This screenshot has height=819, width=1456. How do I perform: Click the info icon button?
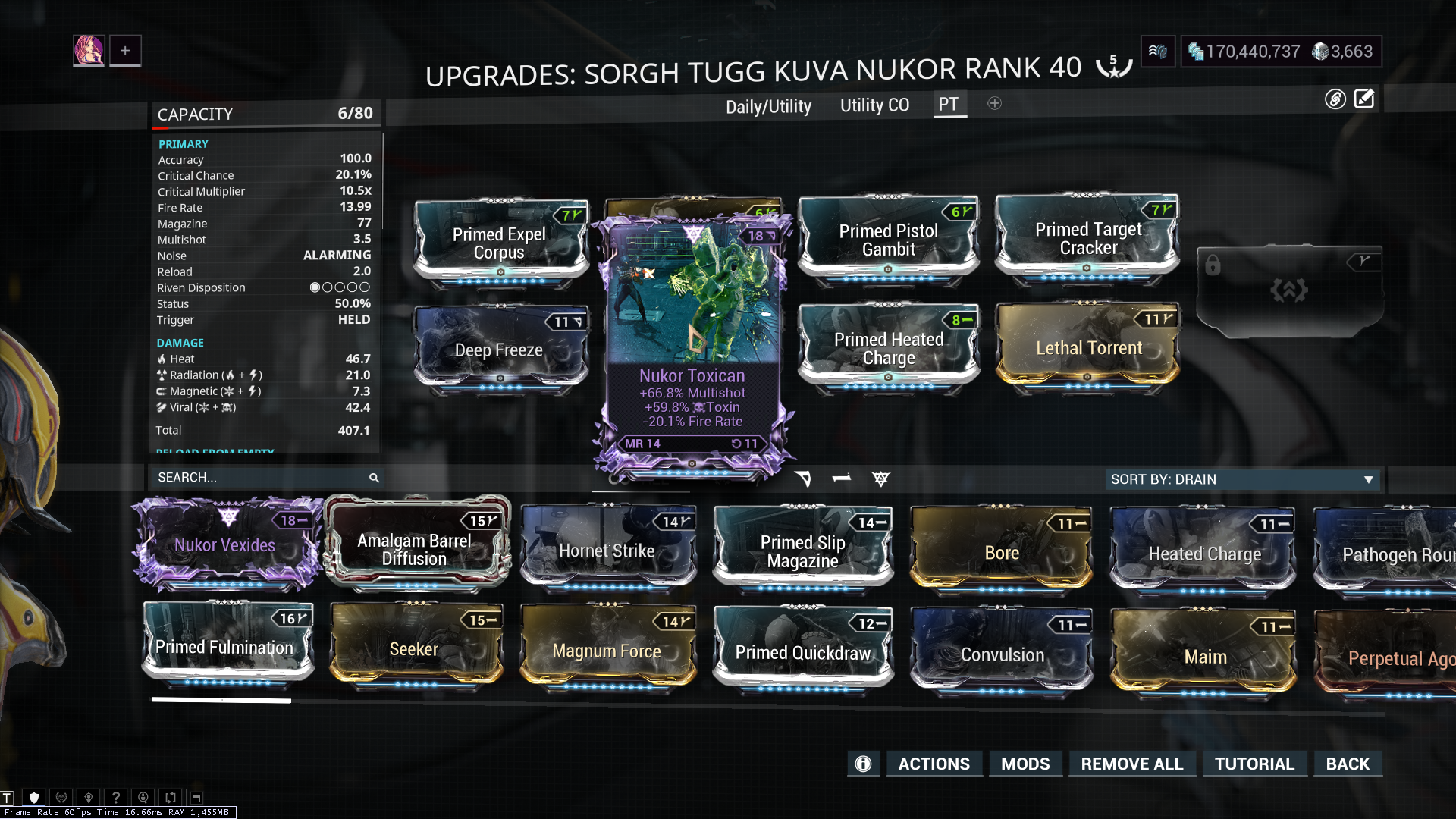pos(863,764)
